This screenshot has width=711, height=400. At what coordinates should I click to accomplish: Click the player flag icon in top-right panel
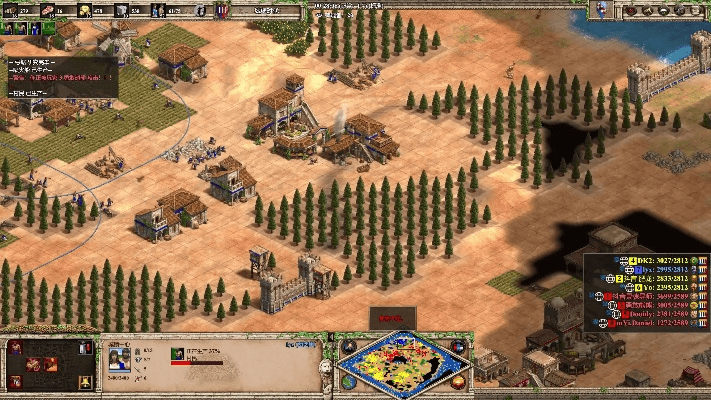pos(602,9)
